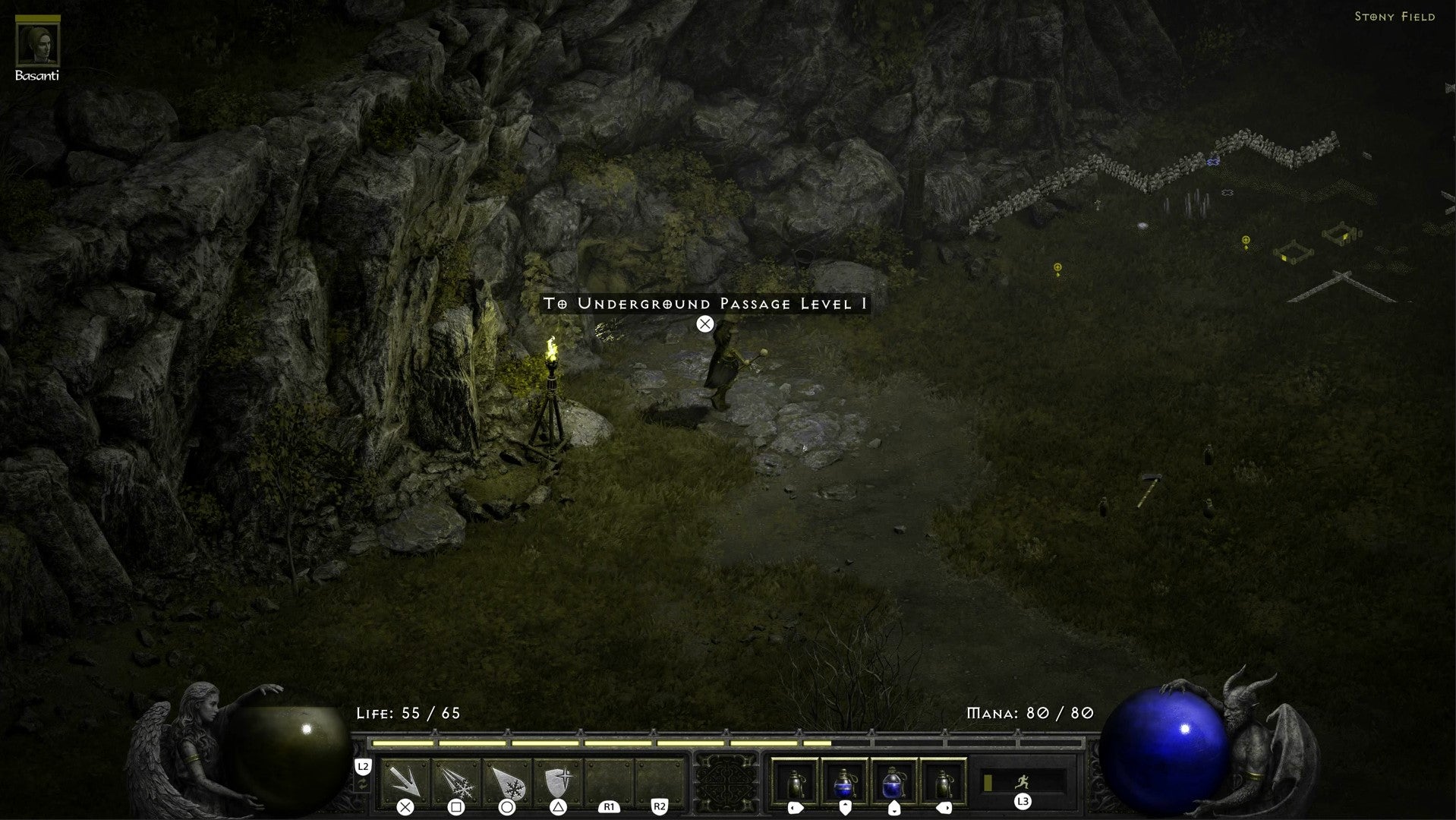Open the first belt slot potion selector

point(795,784)
